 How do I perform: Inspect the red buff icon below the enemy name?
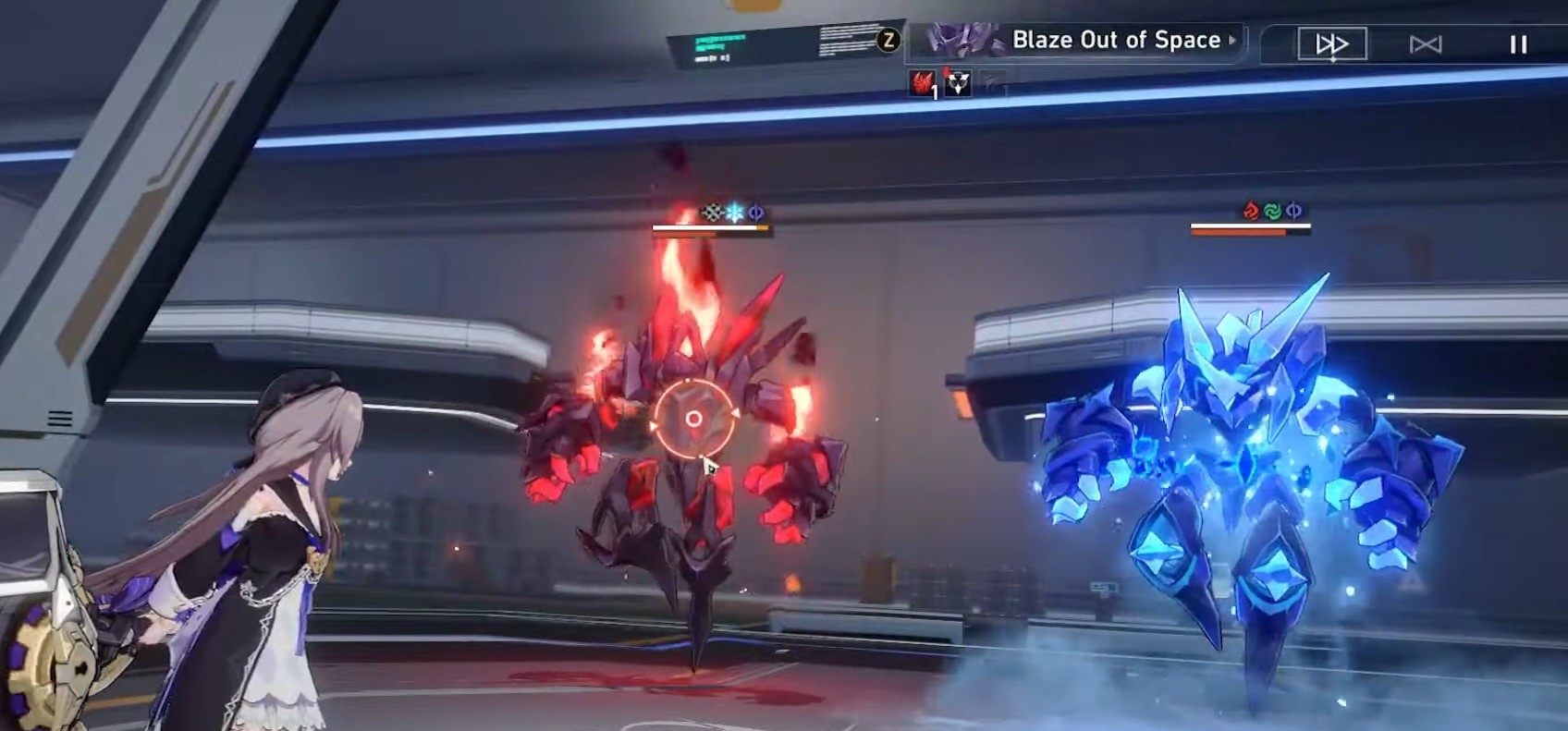tap(920, 82)
